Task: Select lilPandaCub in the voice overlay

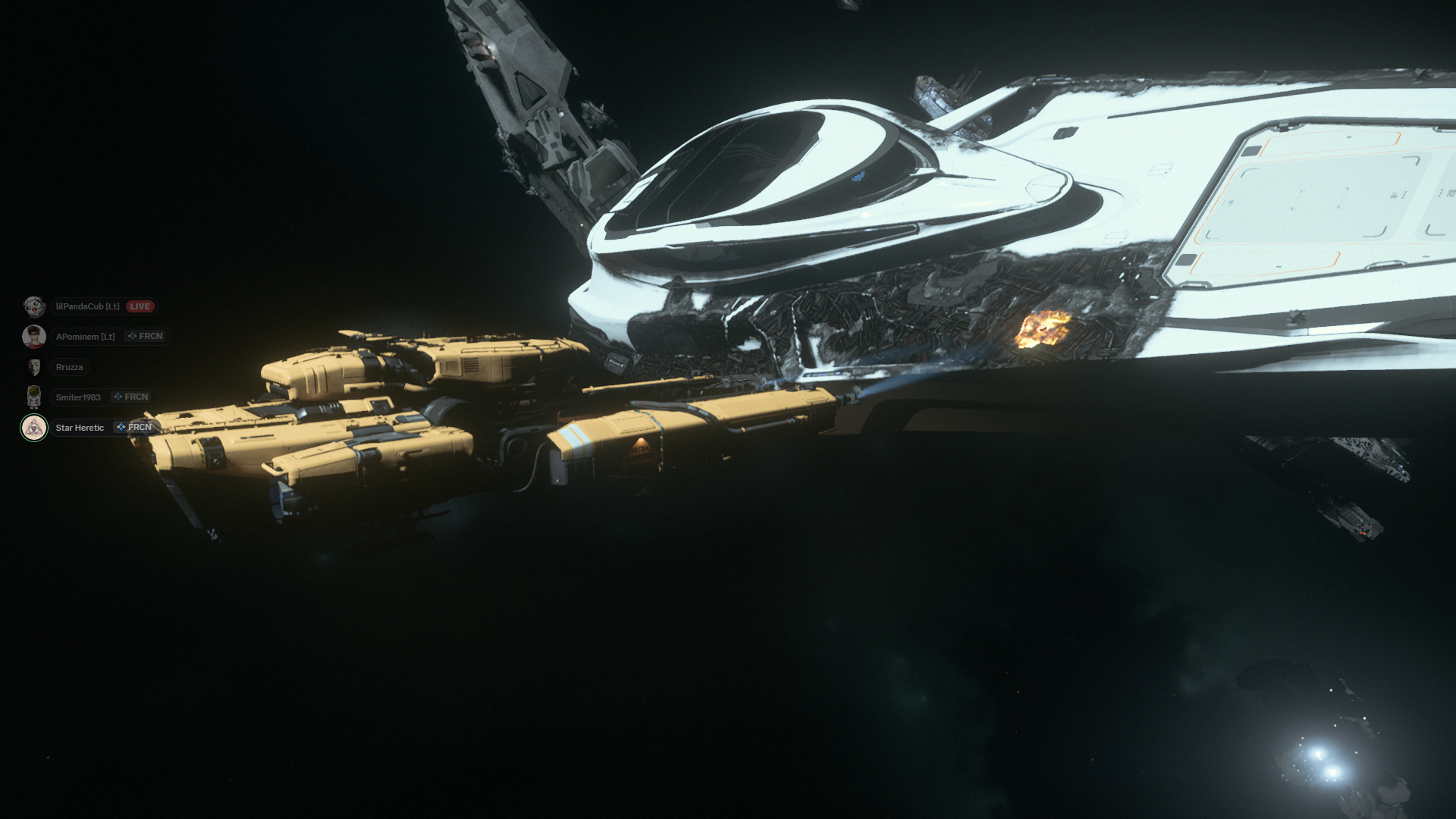Action: tap(87, 306)
